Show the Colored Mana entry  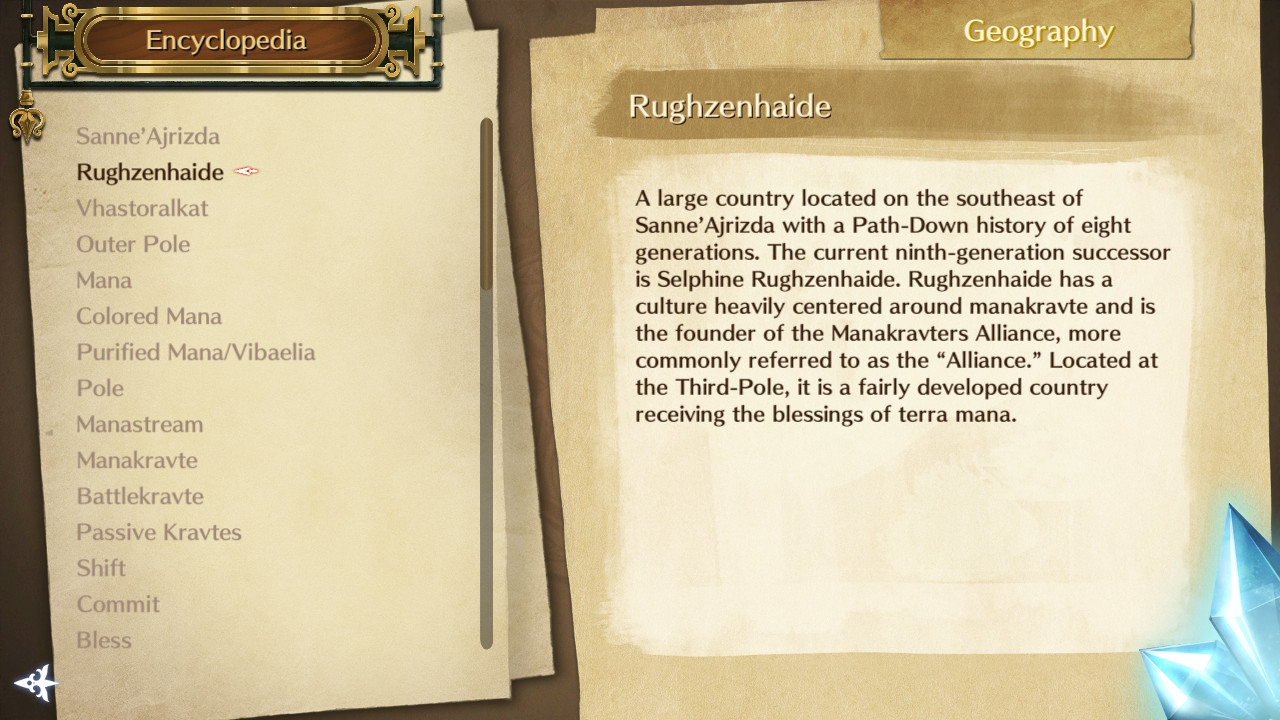coord(149,316)
